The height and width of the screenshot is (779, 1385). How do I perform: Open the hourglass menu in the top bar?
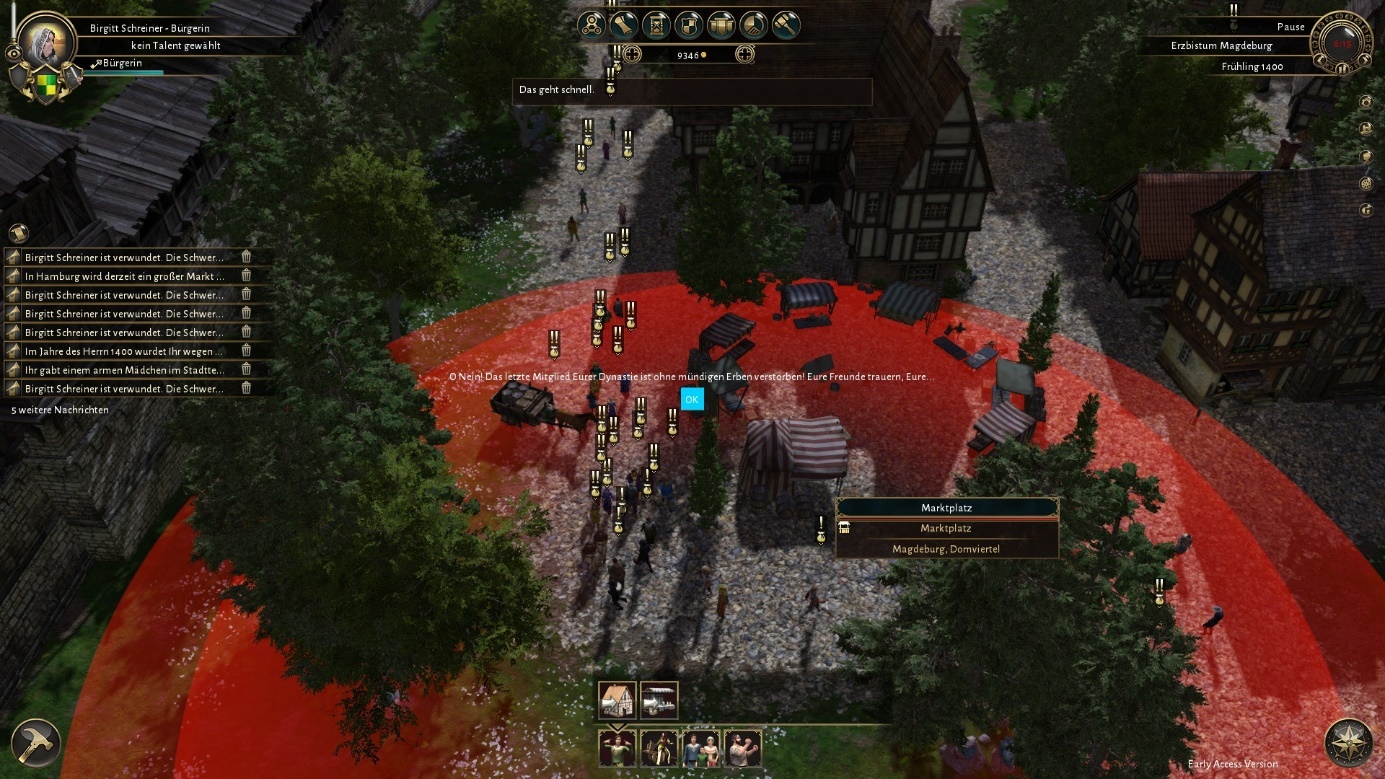(656, 24)
